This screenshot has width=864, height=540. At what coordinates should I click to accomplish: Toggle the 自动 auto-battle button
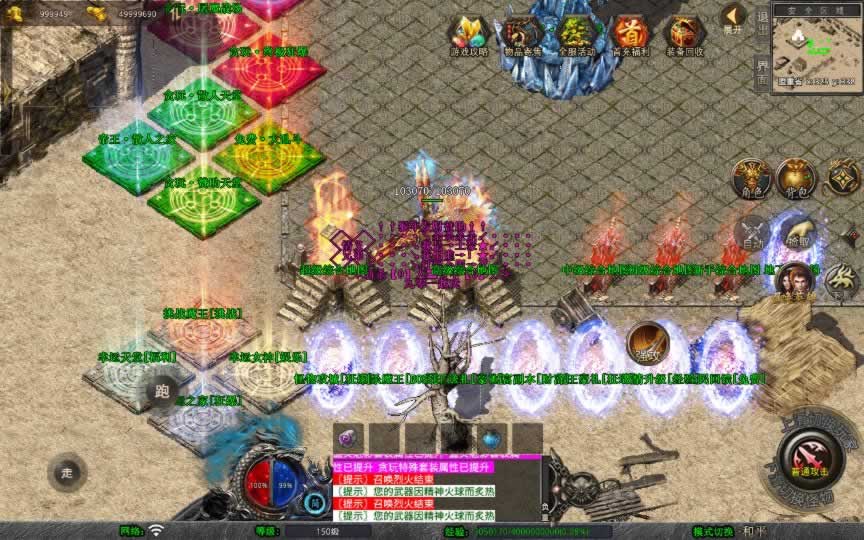pos(751,234)
